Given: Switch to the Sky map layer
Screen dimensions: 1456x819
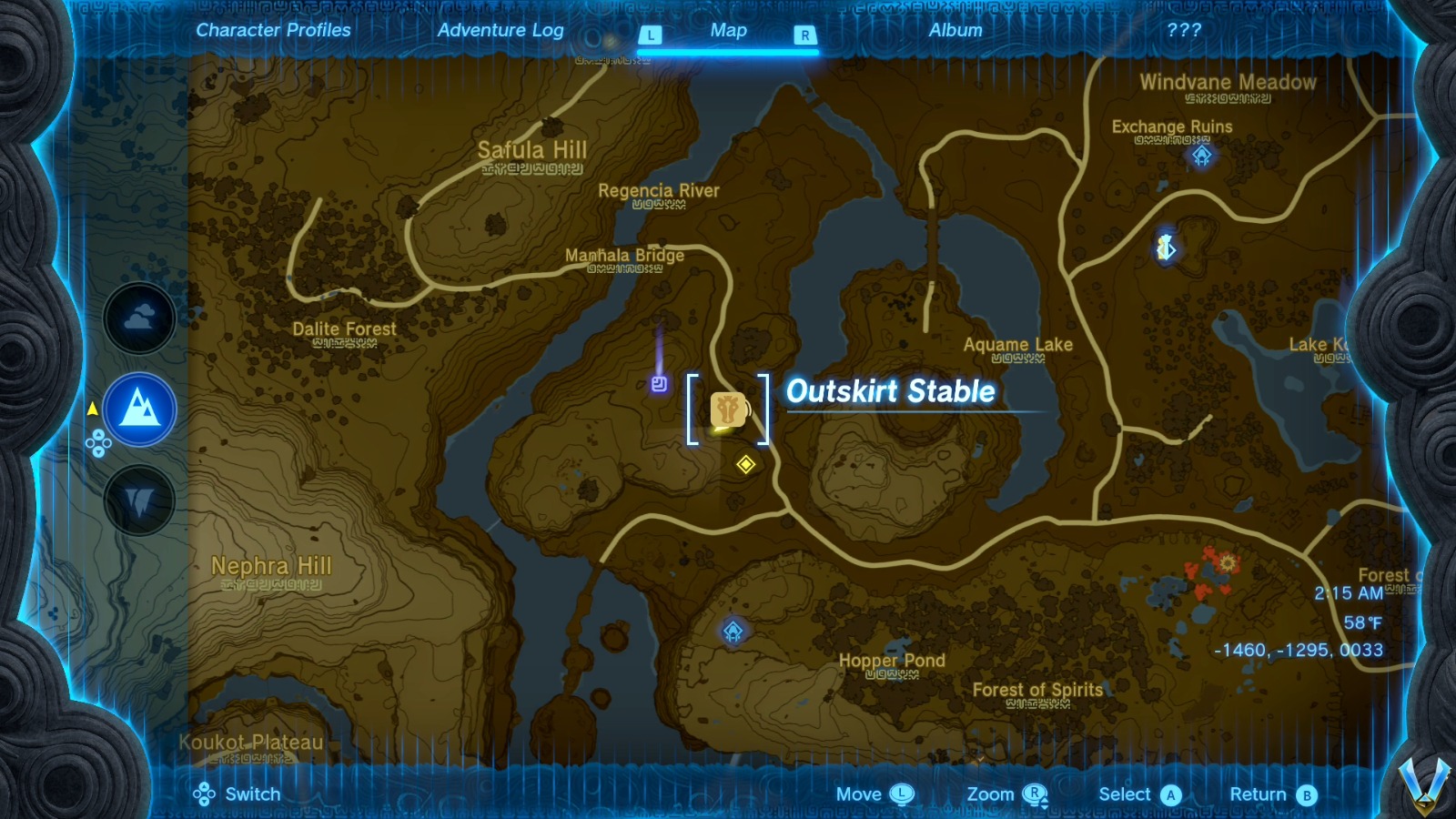Looking at the screenshot, I should click(139, 318).
